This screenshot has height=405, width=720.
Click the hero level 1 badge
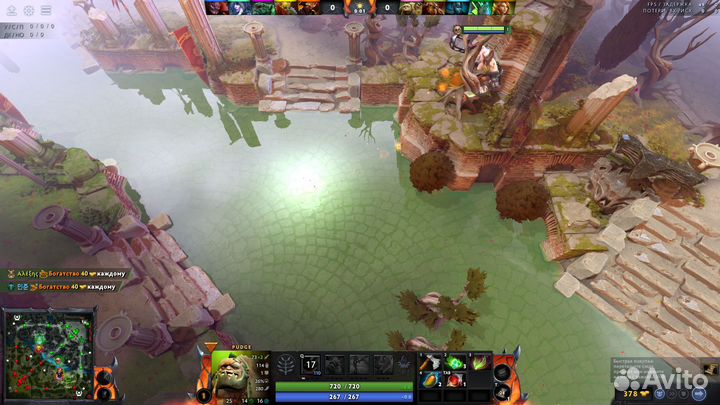pos(204,394)
